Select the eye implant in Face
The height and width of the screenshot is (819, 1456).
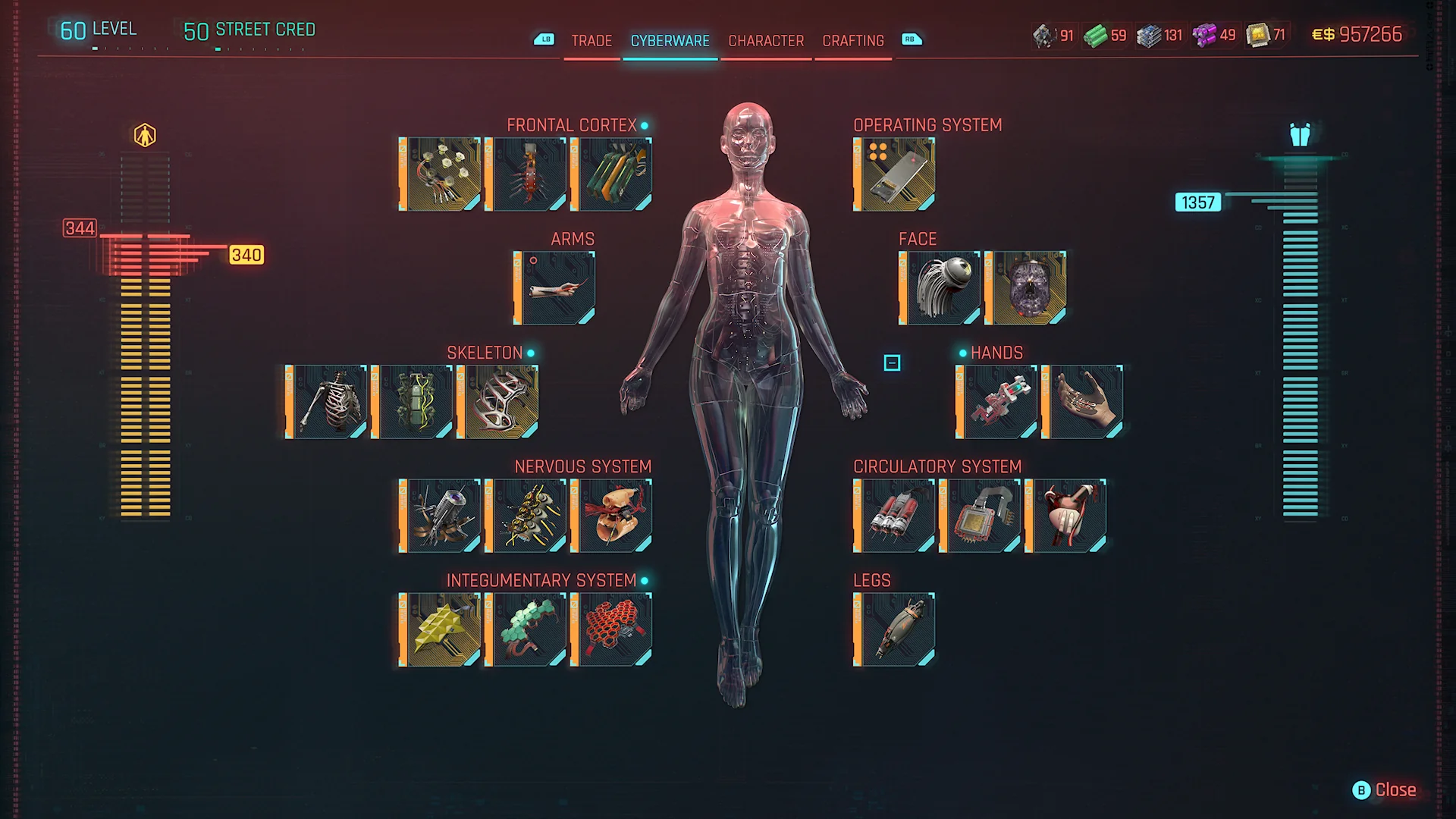[940, 288]
